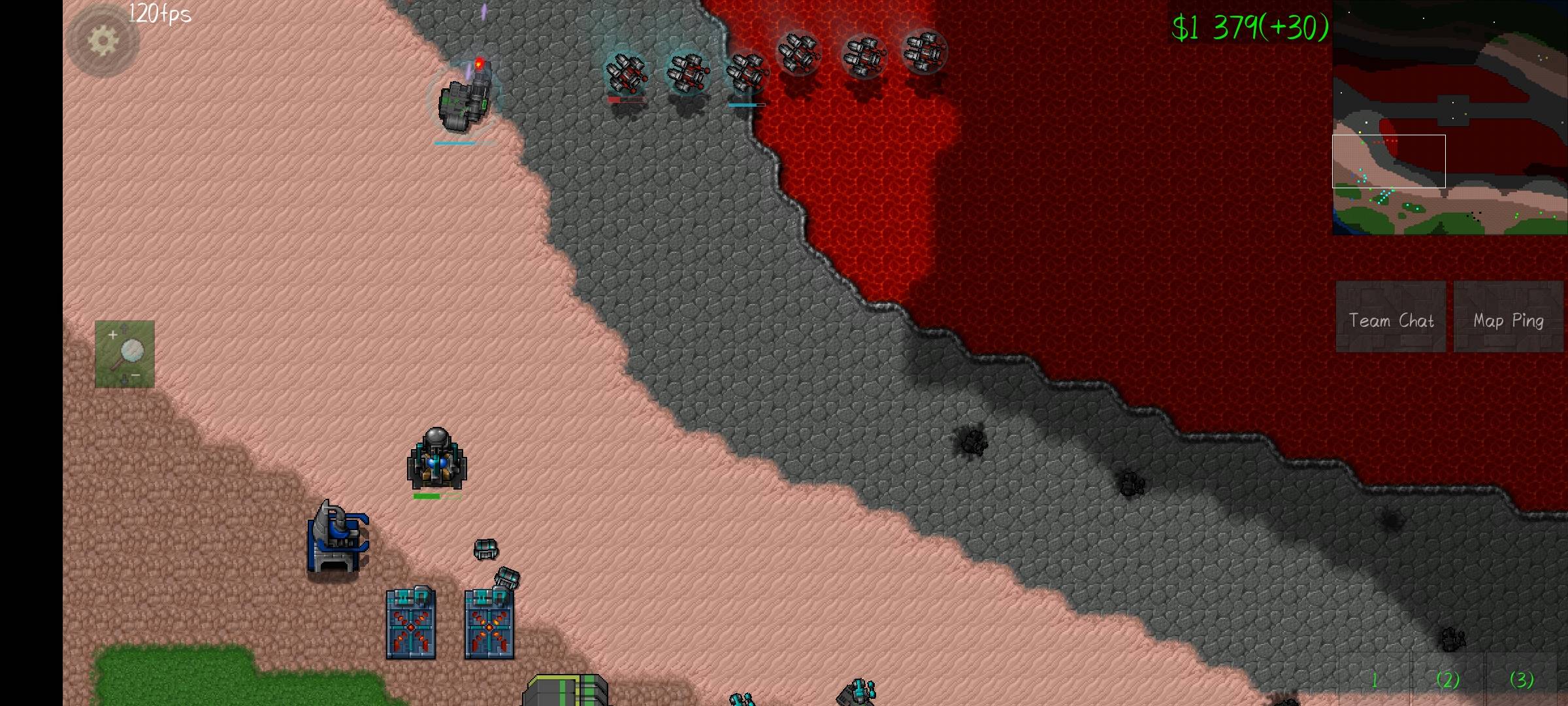Select control group (2)
The image size is (1568, 706).
click(1448, 680)
